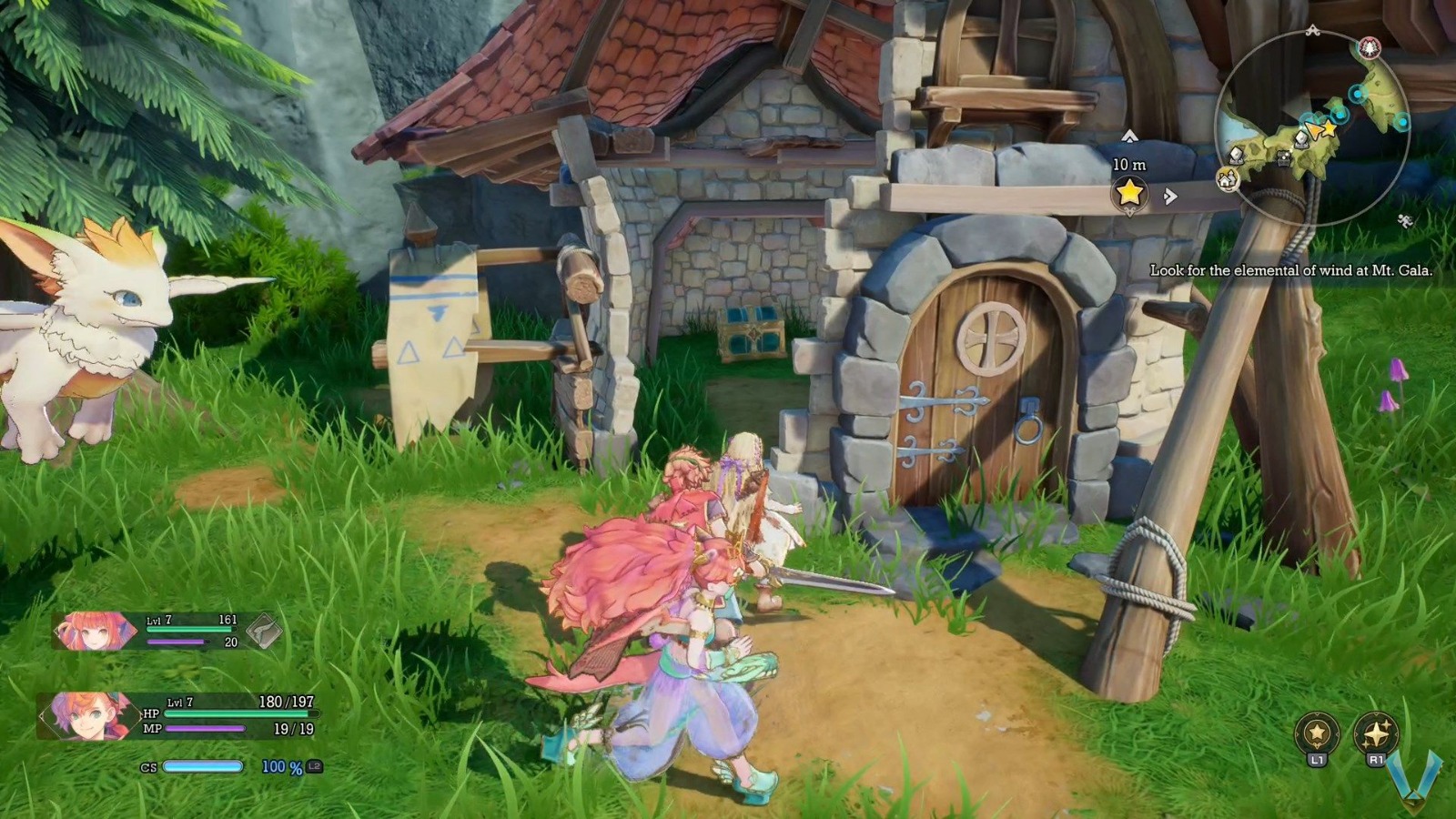Click the gold star quest marker
Screen dimensions: 1456x819
(1128, 191)
